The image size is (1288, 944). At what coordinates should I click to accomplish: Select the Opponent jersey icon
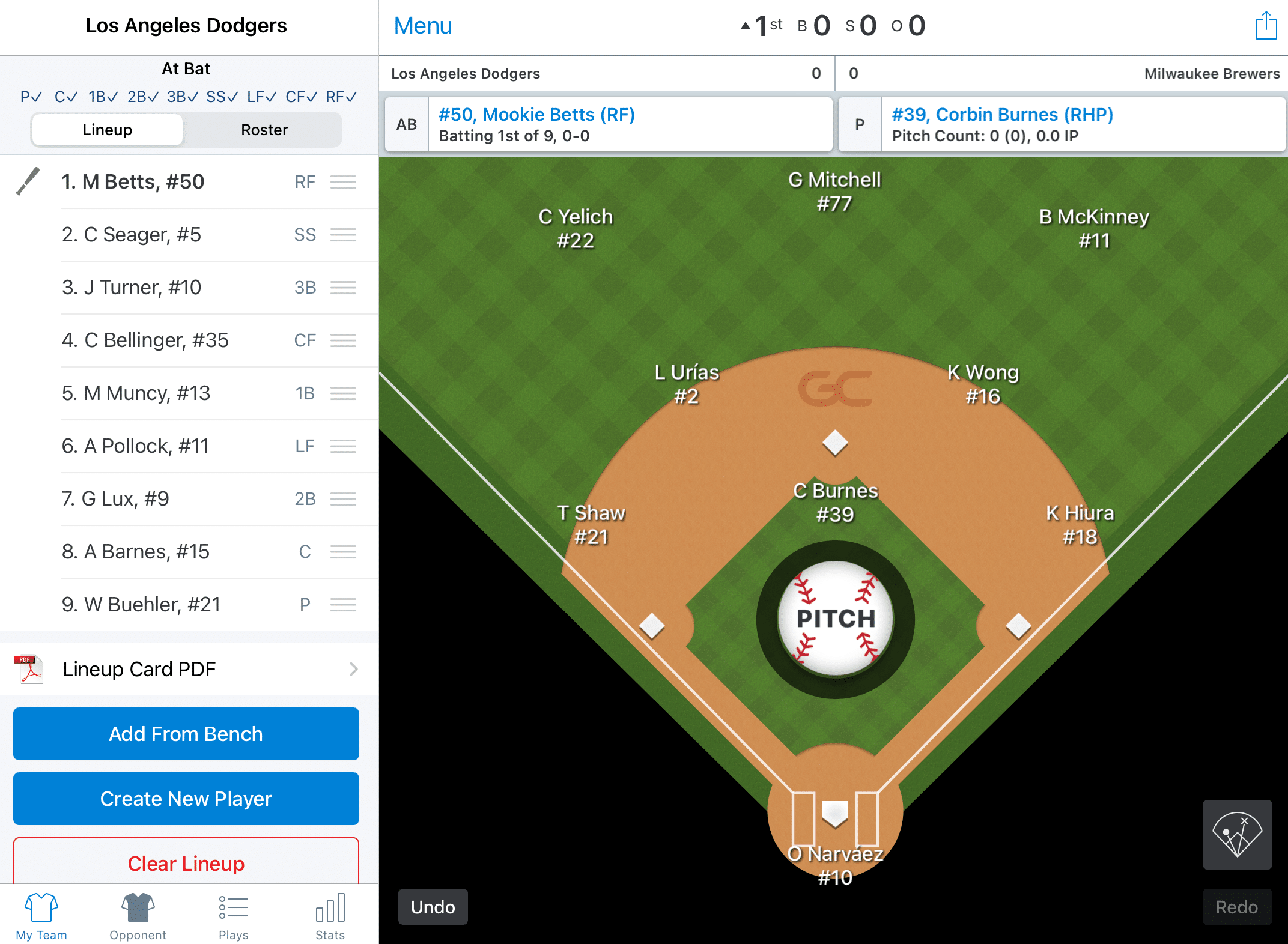(x=137, y=908)
